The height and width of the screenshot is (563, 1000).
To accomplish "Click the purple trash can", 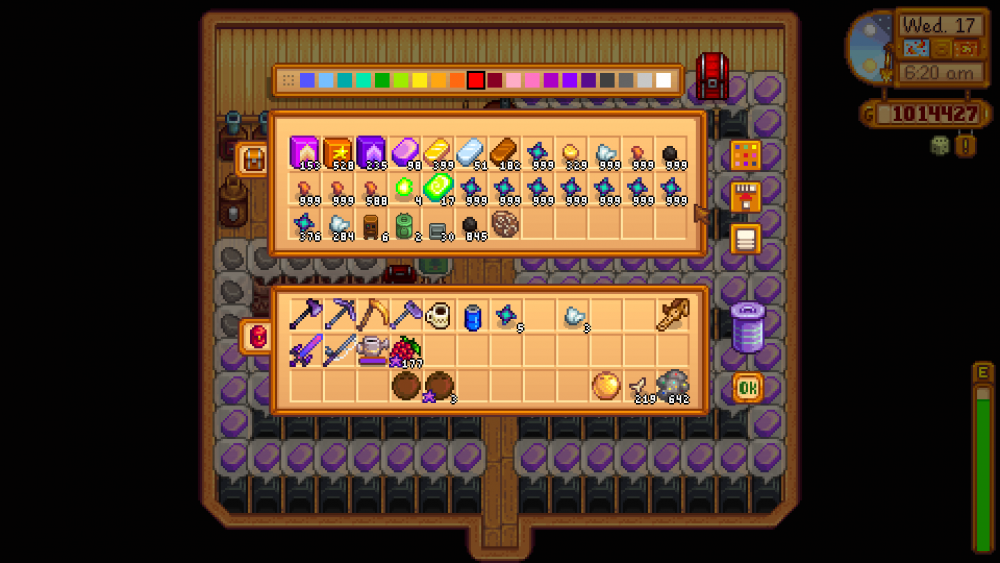I will 746,327.
